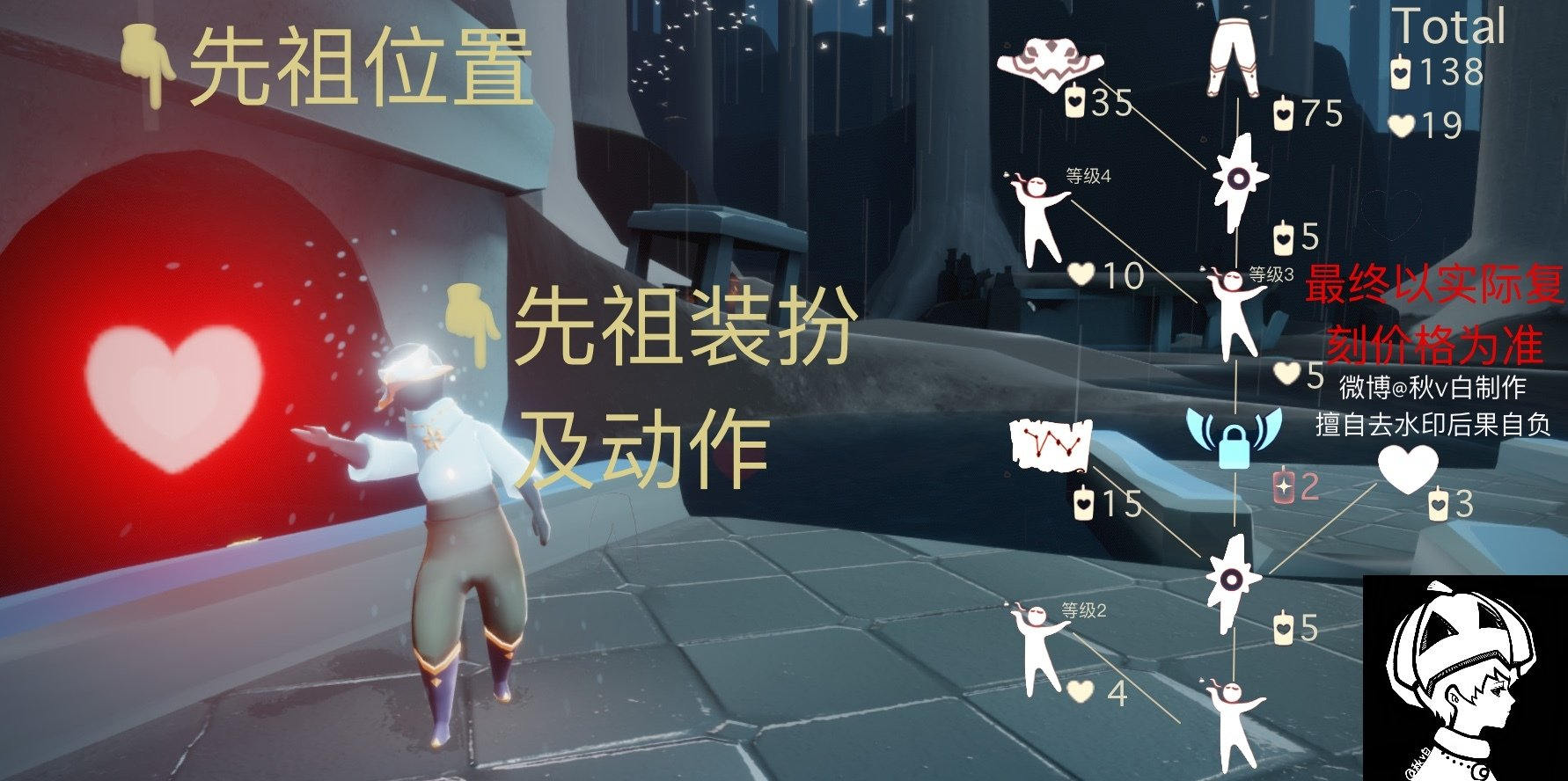This screenshot has width=1568, height=781.
Task: Click the locked wing buff node
Action: click(x=1236, y=440)
